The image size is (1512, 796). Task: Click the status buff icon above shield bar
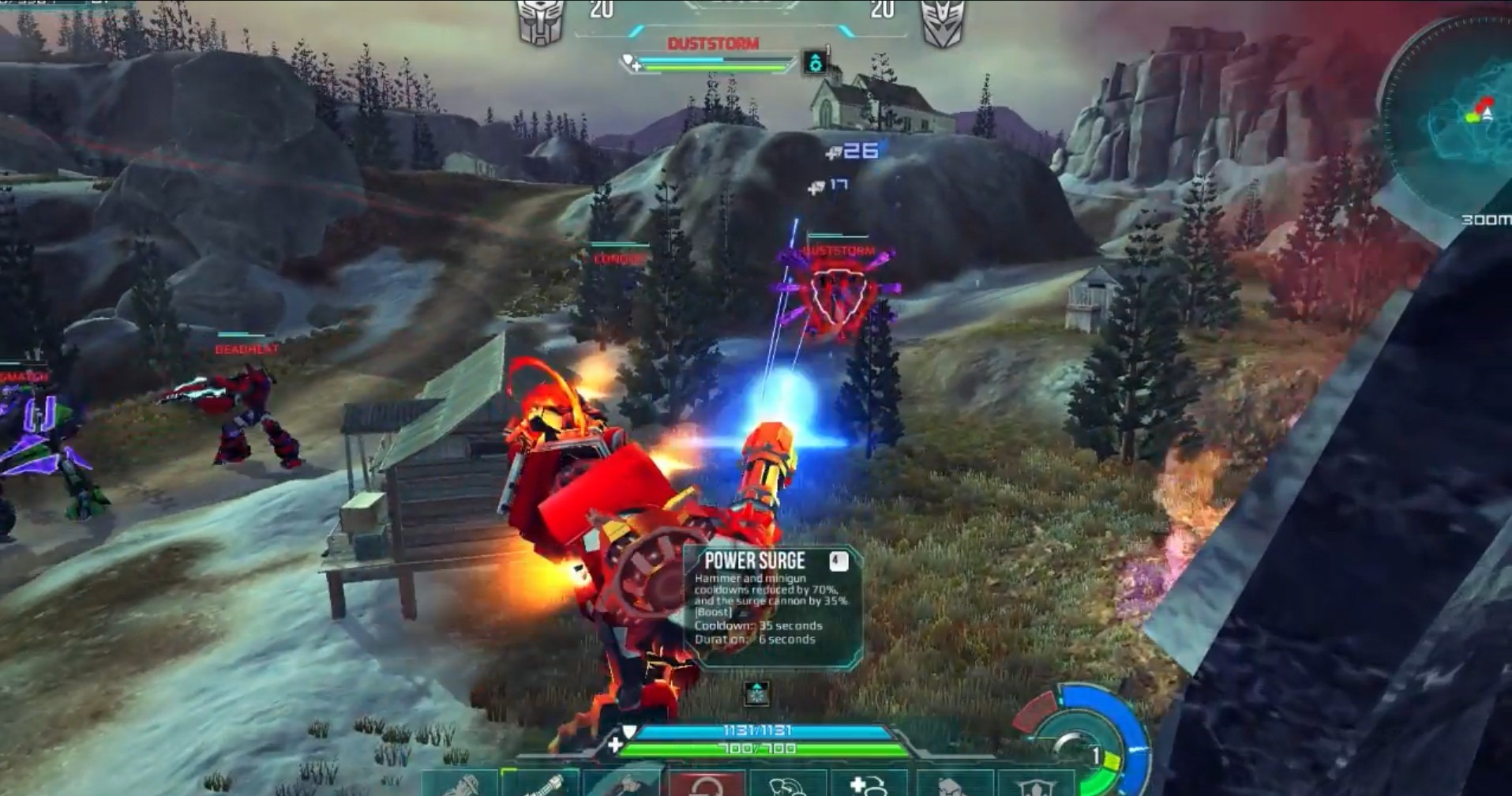click(x=757, y=694)
